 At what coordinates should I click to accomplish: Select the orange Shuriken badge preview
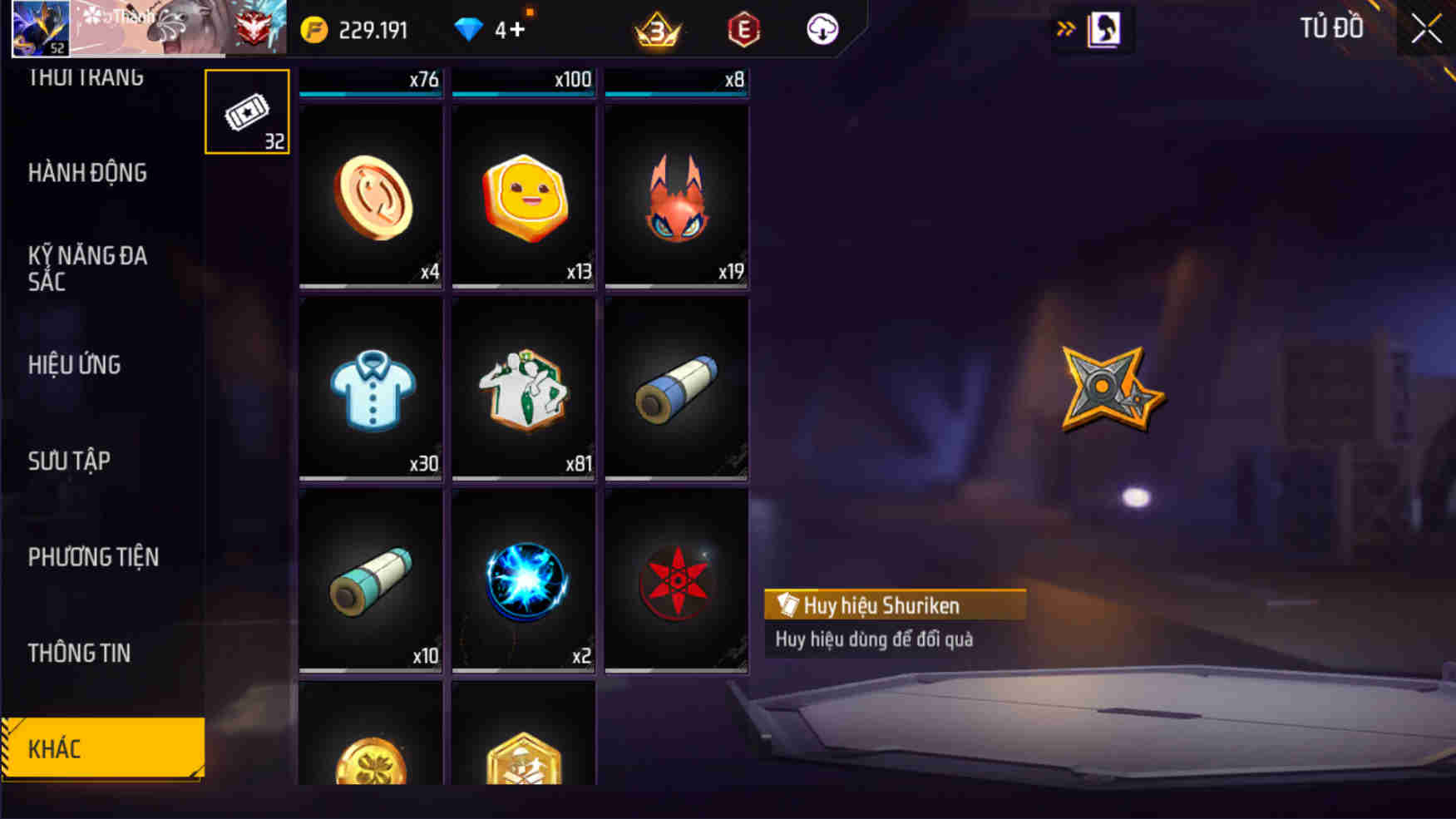pyautogui.click(x=1112, y=387)
